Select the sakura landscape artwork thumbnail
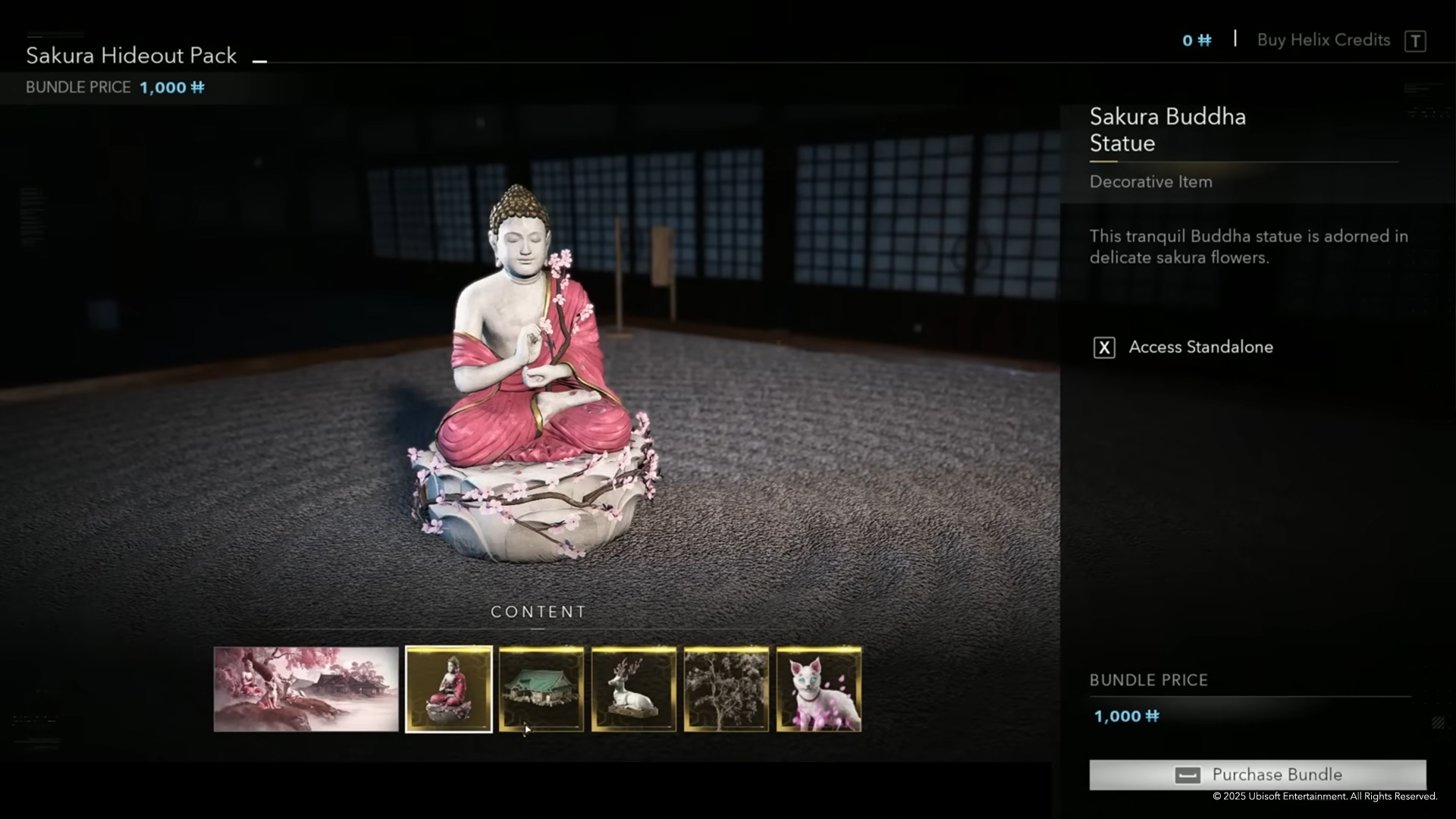 point(306,689)
